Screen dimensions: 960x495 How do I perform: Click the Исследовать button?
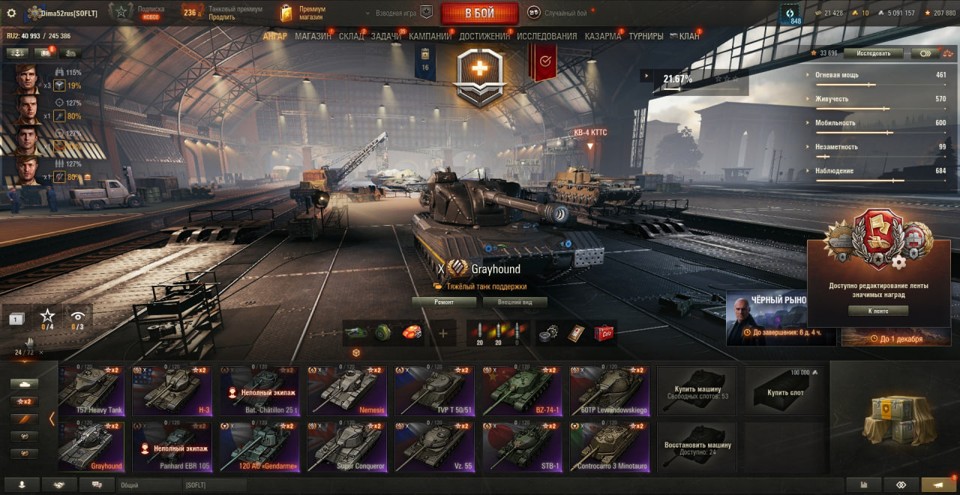(x=873, y=53)
